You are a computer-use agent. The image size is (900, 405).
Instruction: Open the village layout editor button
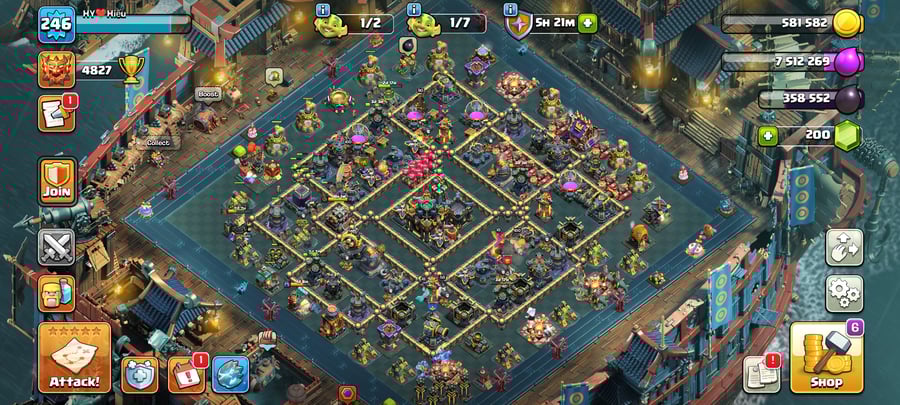point(843,247)
